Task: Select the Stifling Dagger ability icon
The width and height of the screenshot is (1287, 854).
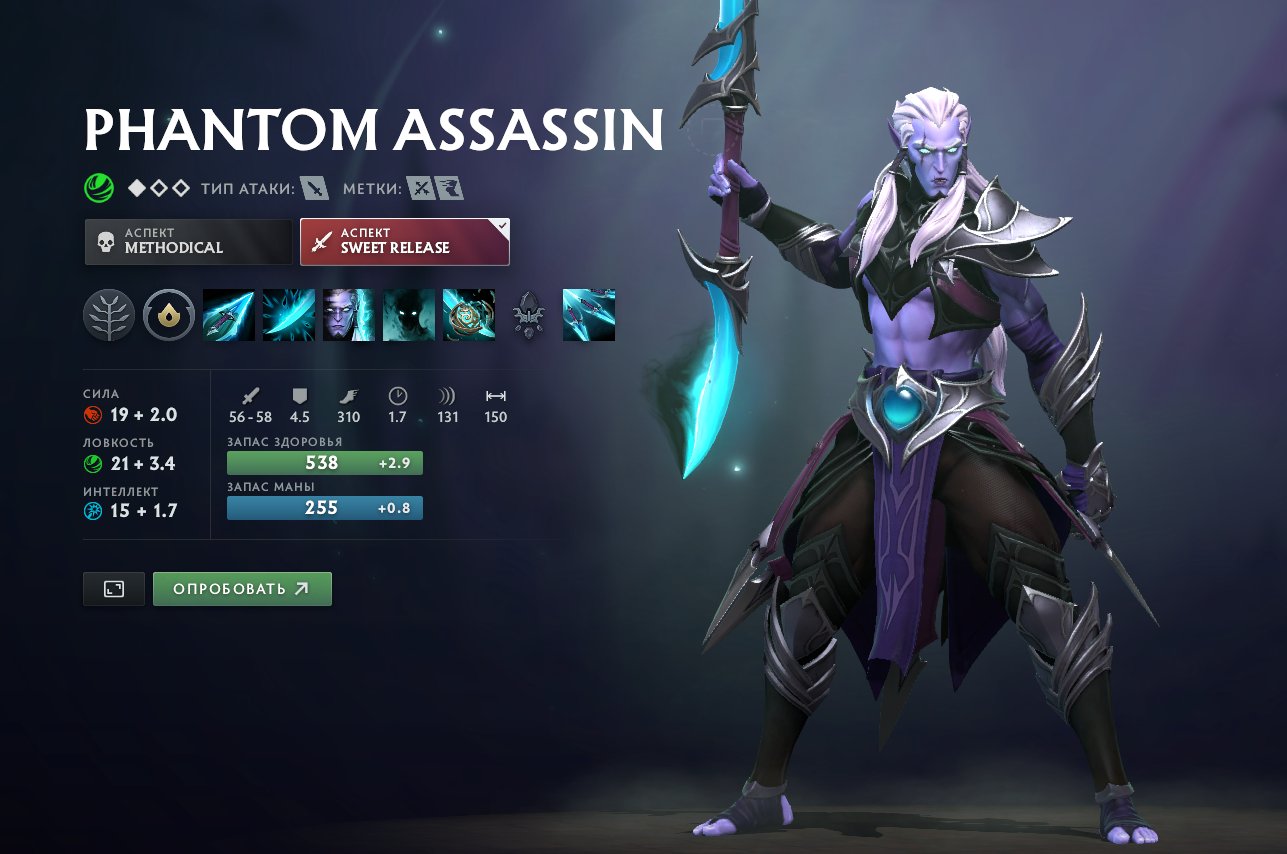Action: tap(229, 315)
